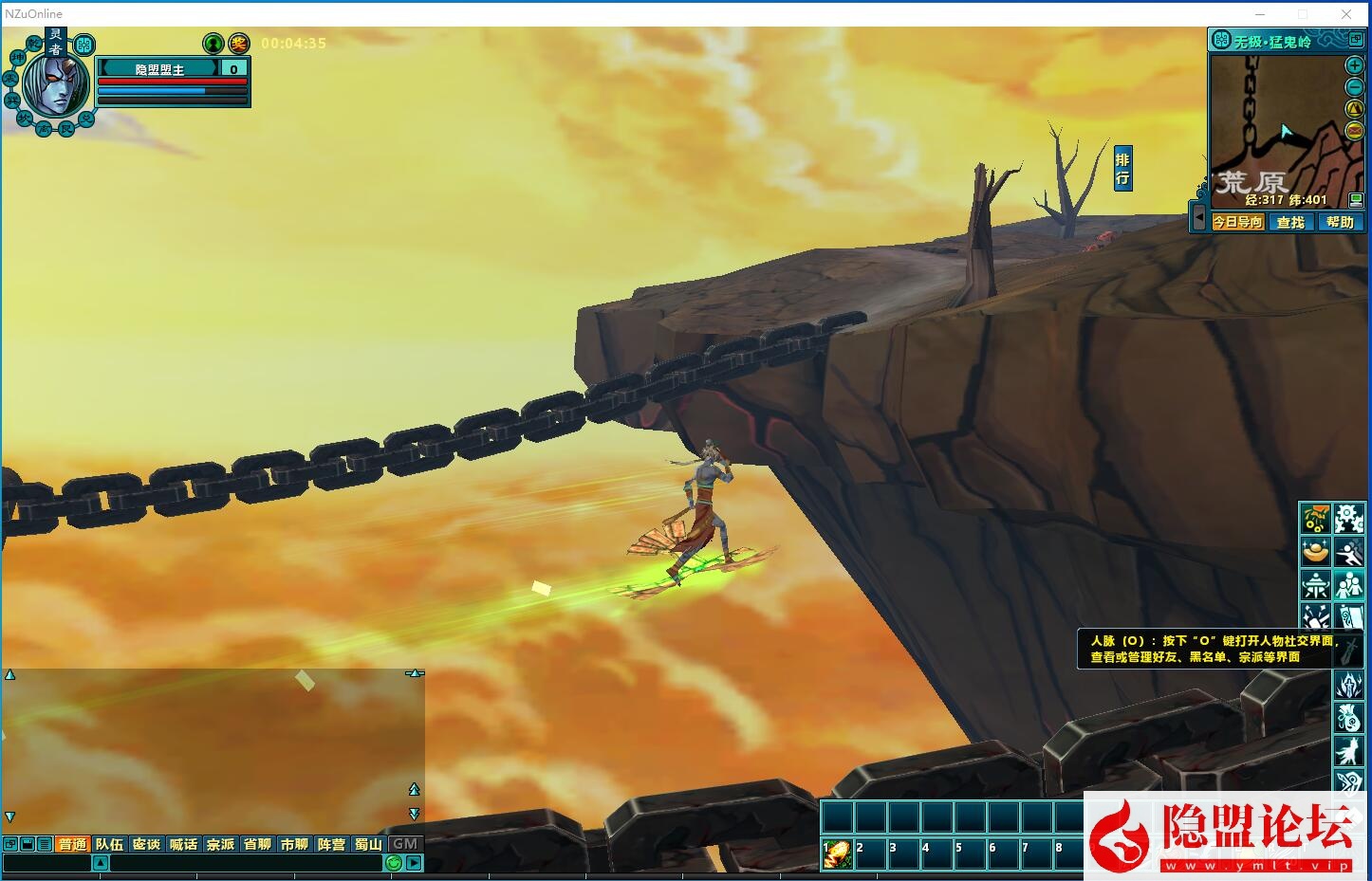This screenshot has width=1372, height=881.
Task: Open the 今日导向 daily guide
Action: tap(1238, 222)
